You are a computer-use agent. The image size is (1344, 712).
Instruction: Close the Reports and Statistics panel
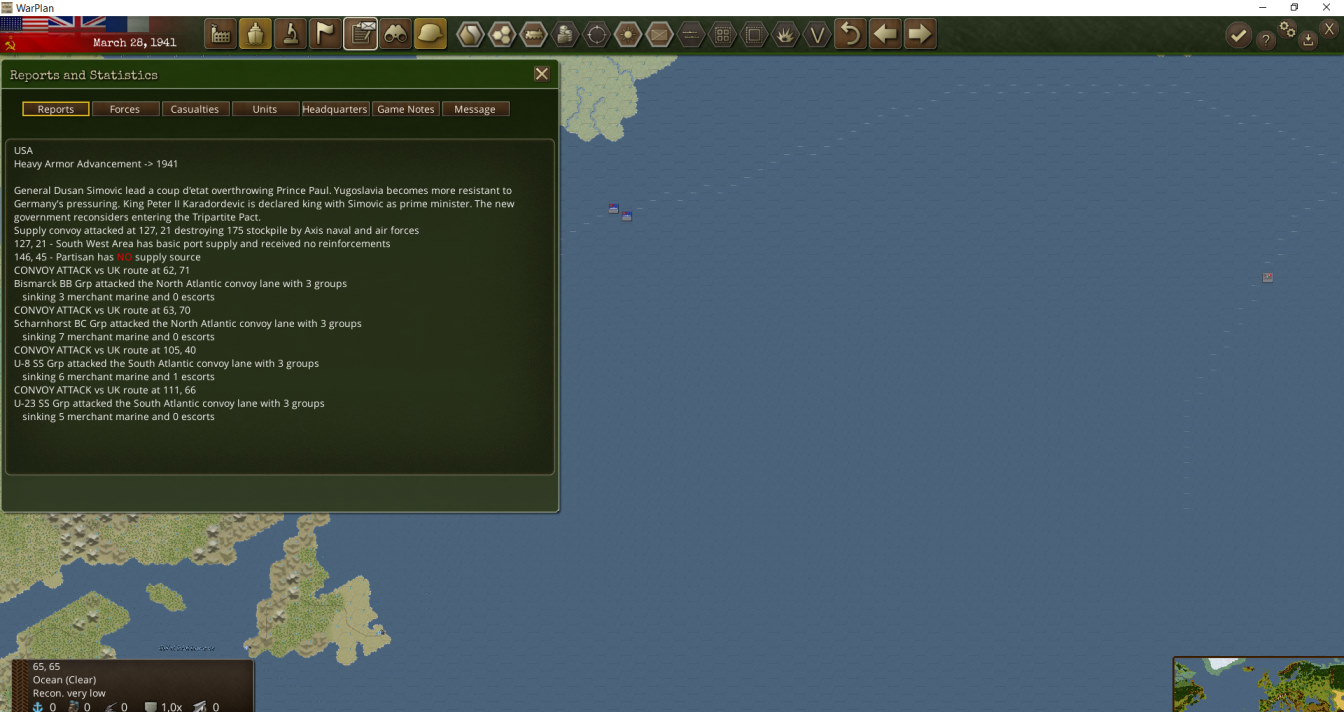pyautogui.click(x=541, y=74)
